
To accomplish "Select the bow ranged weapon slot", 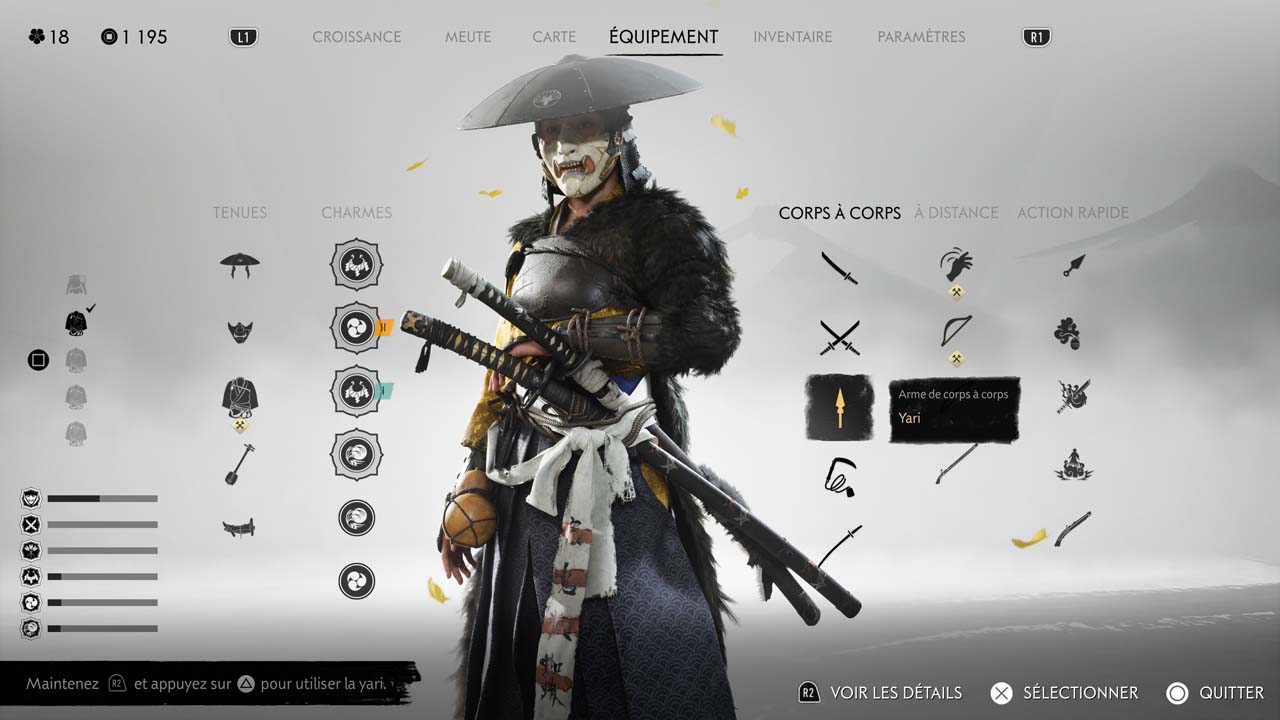I will click(x=956, y=331).
